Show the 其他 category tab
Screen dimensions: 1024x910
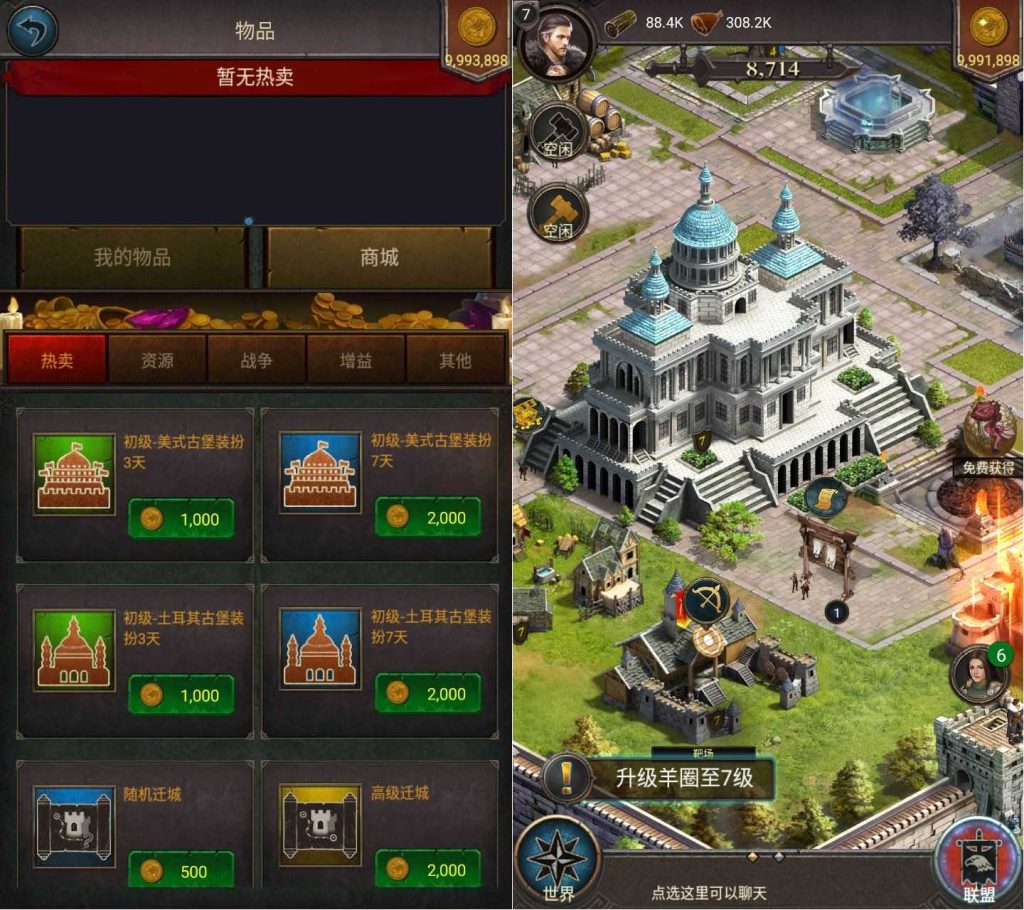(455, 360)
